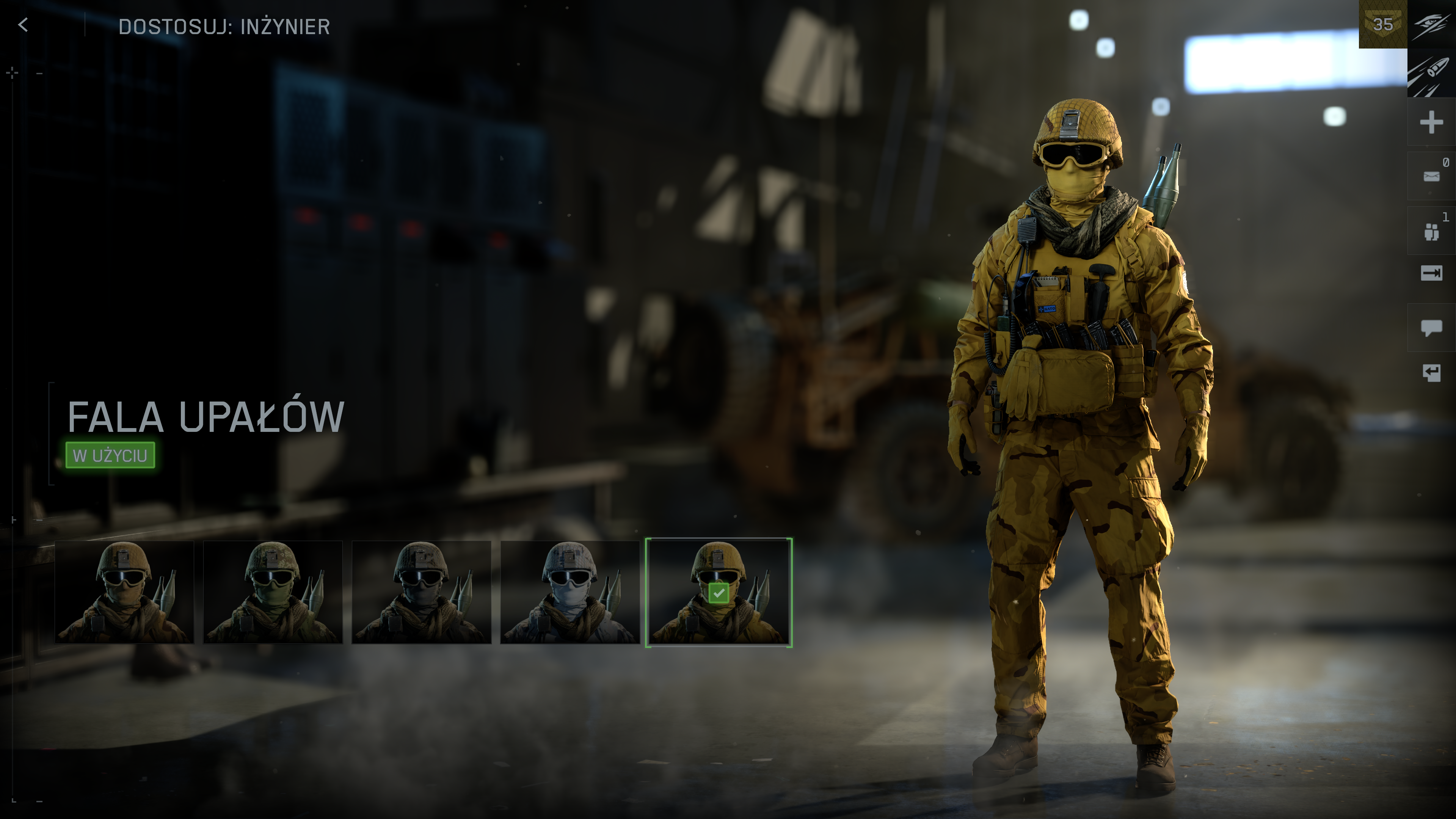Add a friend with the plus button

pos(1431,122)
